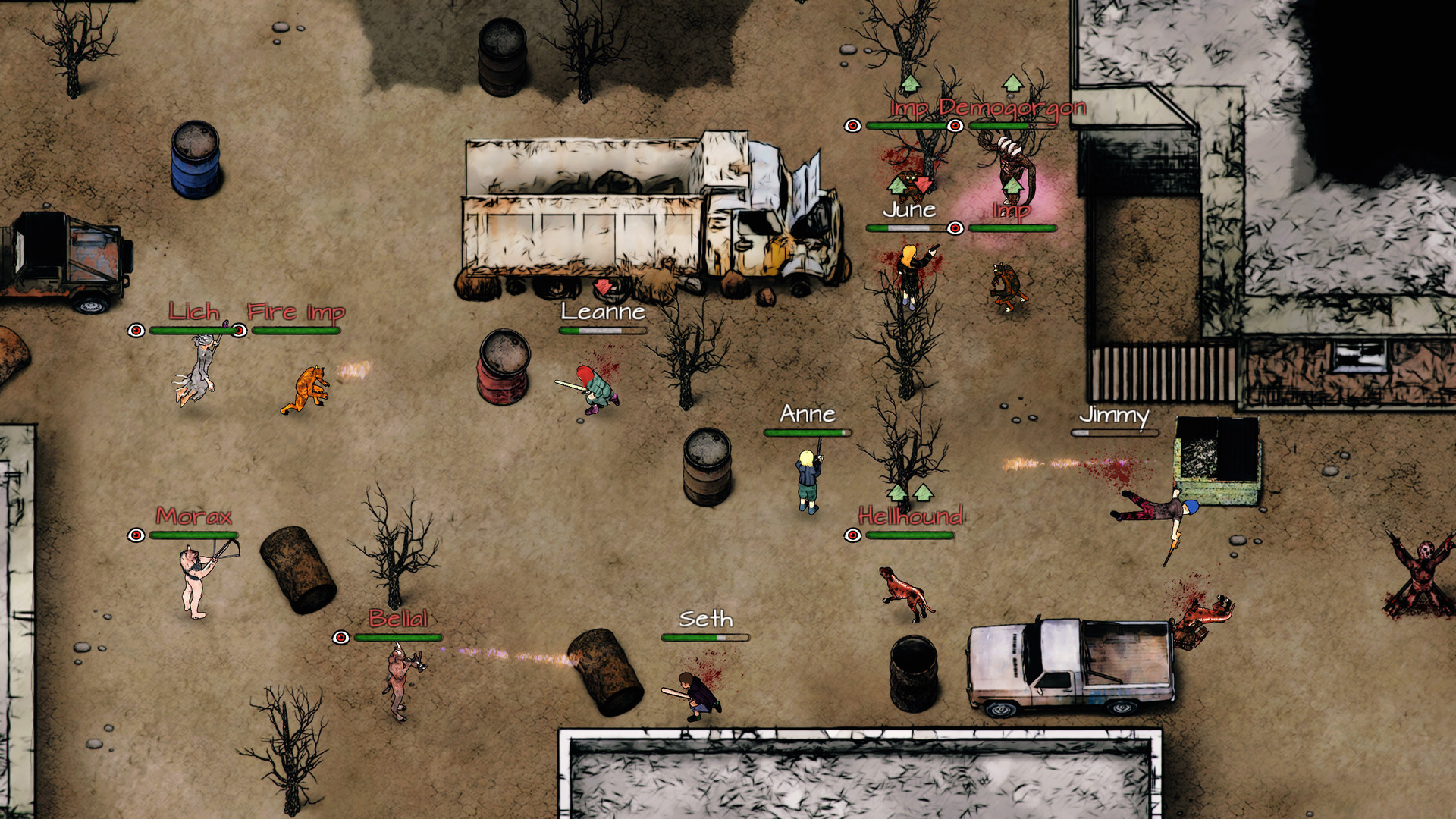Click Jimmy's name label
The image size is (1456, 819).
1113,416
